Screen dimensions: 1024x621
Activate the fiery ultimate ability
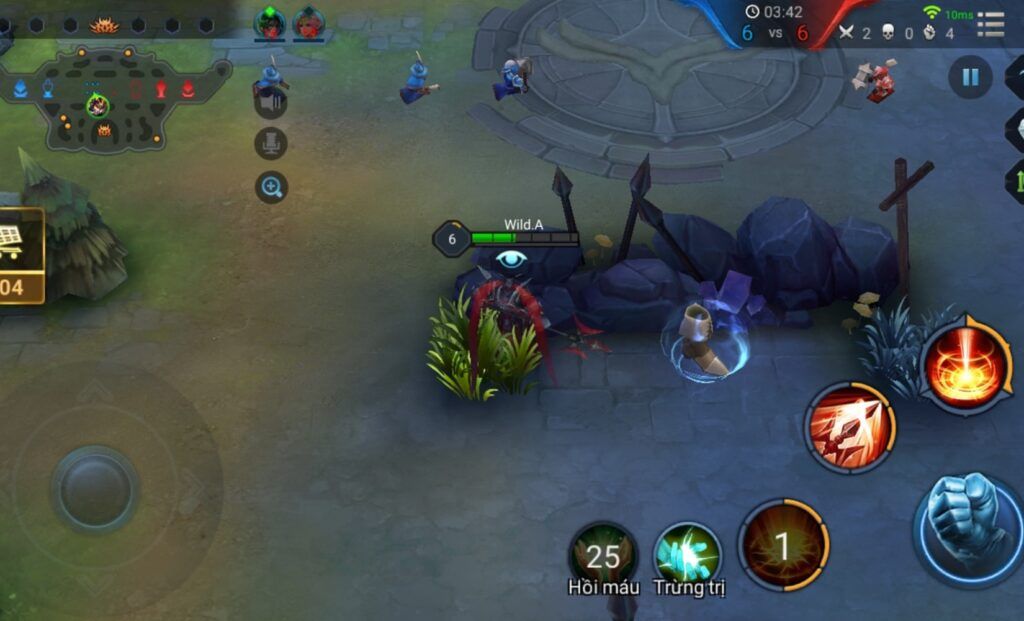pos(966,362)
